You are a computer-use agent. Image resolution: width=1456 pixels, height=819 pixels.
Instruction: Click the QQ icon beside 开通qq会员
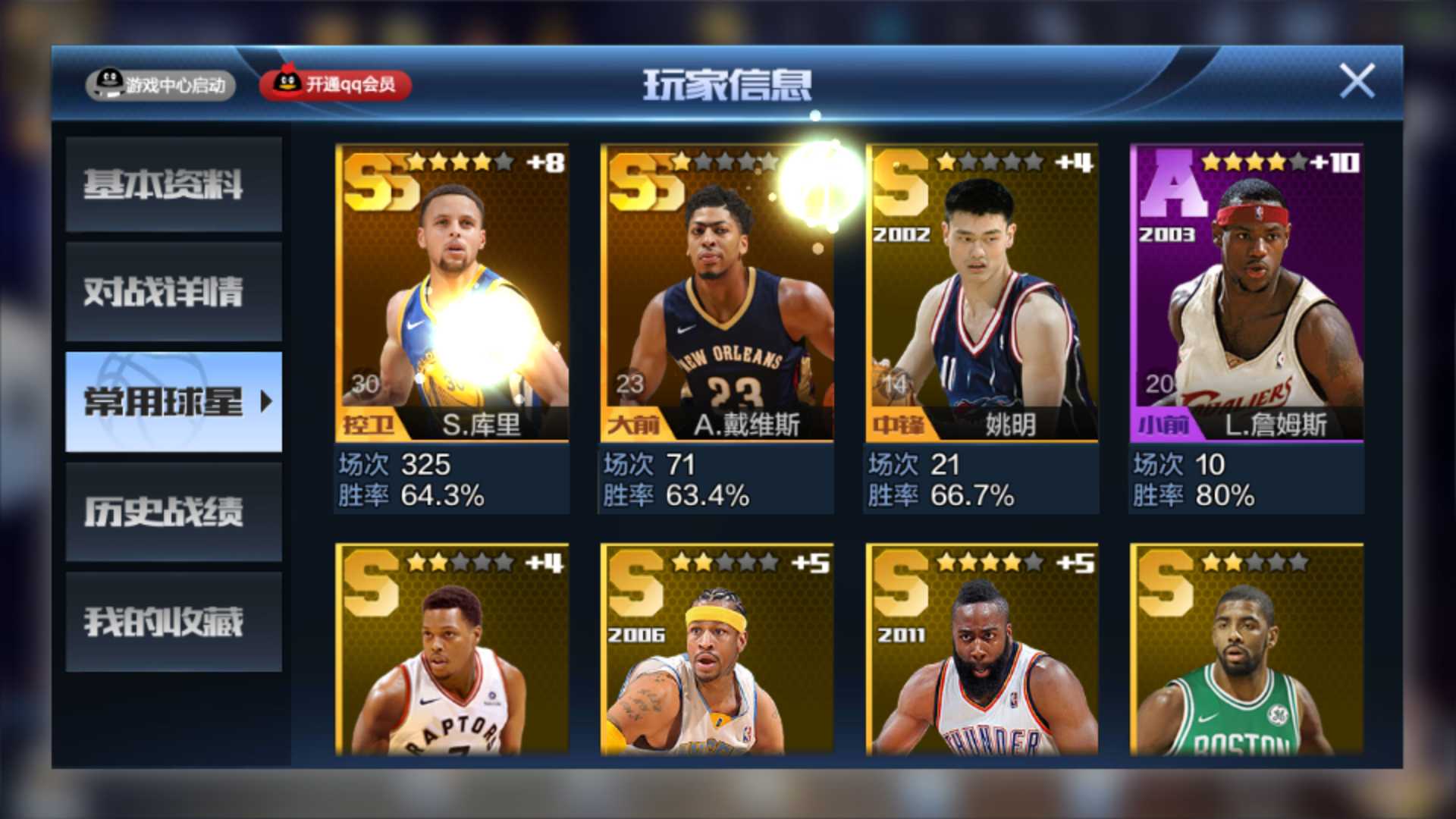(x=288, y=83)
